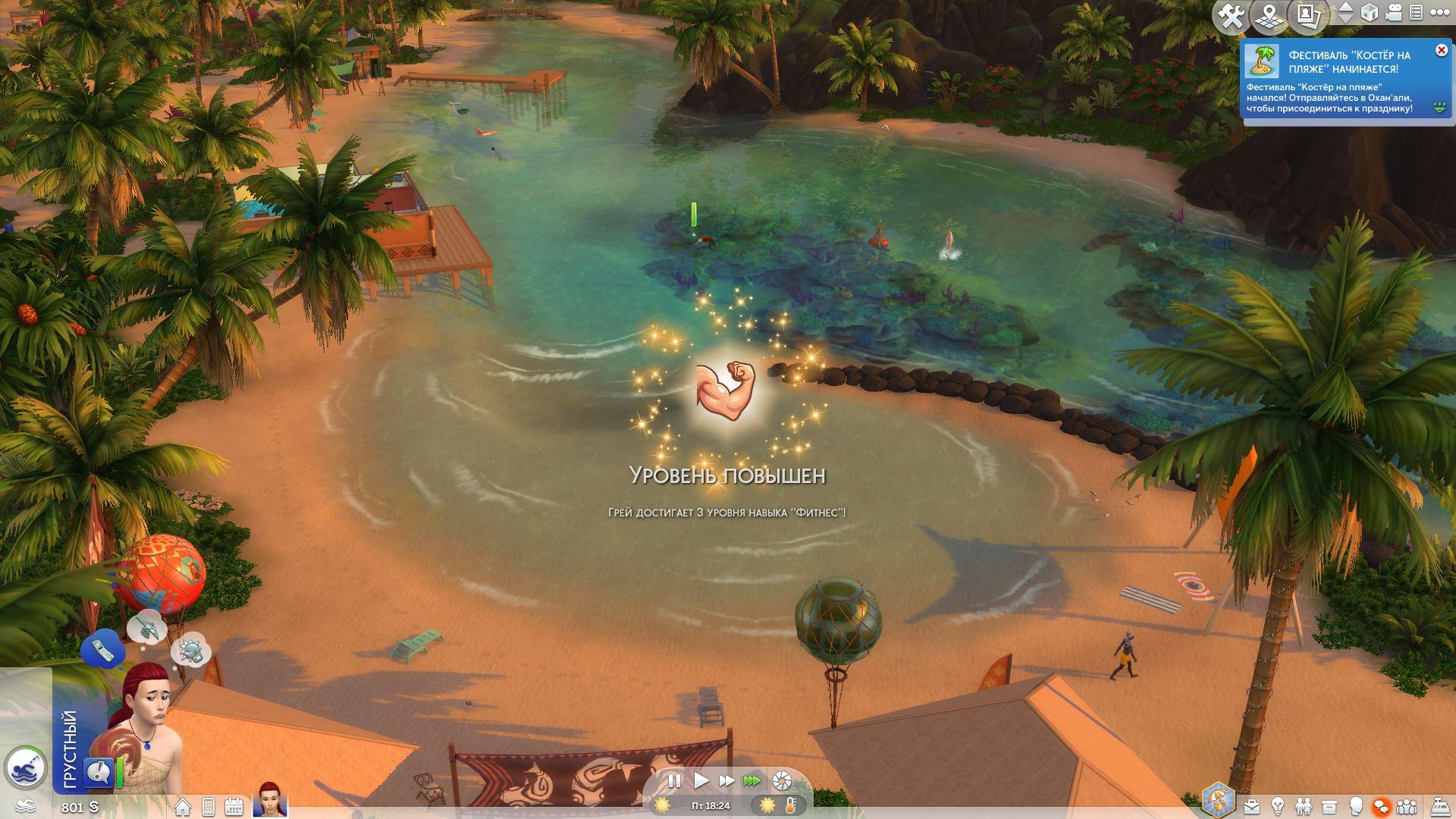Select the red-haired sim portrait thumbnail

[x=270, y=800]
